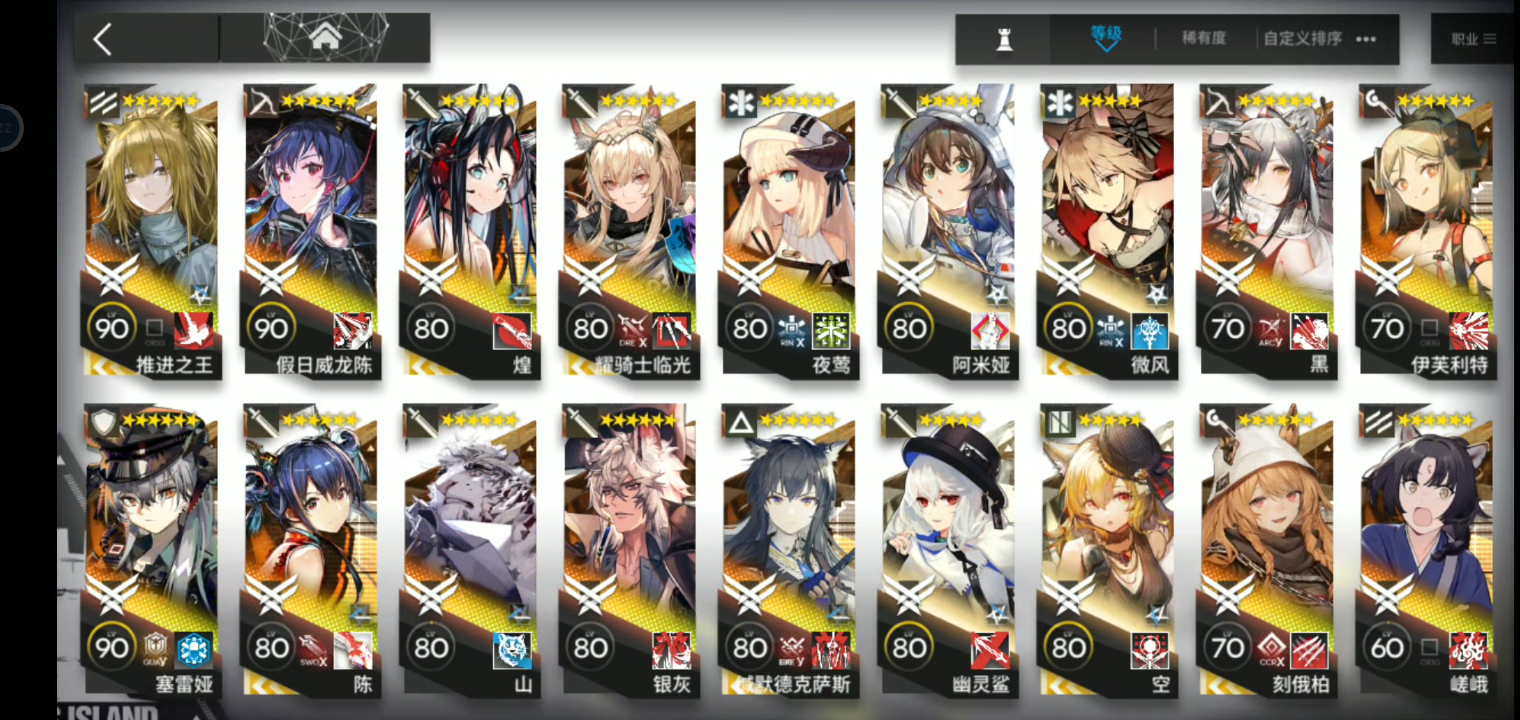Select the level 60 operator 嵯峨
The height and width of the screenshot is (720, 1520).
pyautogui.click(x=1426, y=550)
